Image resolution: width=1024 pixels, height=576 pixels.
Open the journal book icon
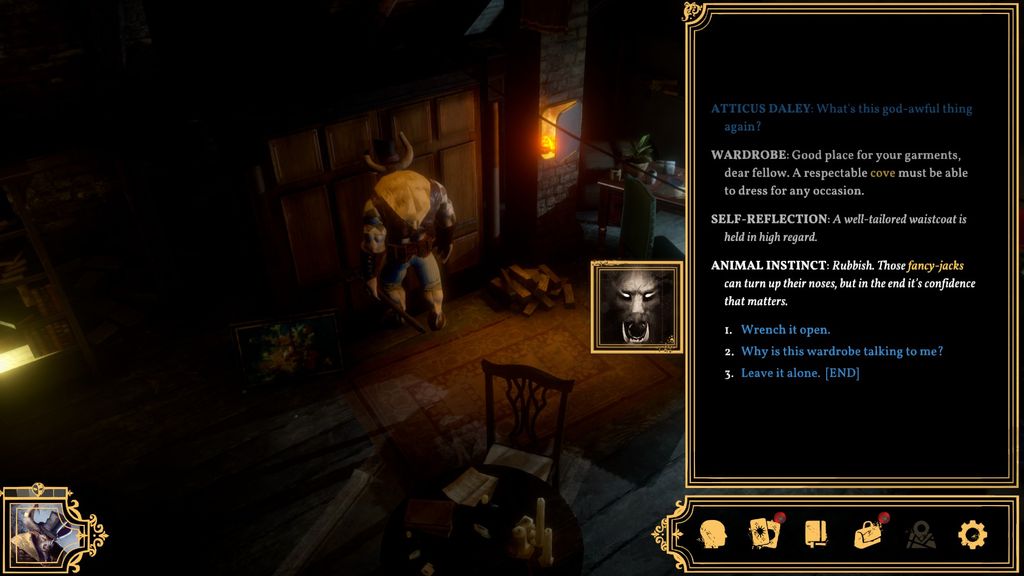click(816, 534)
